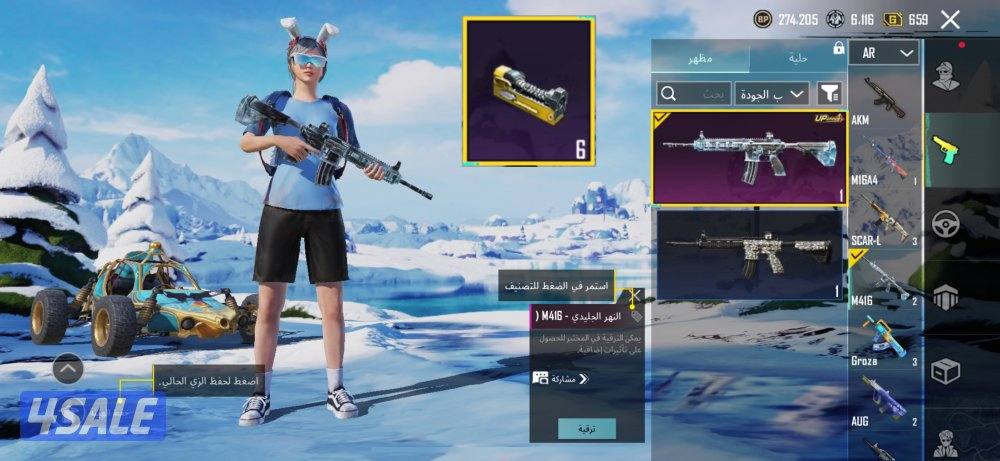Choose the dark camo M416 skin

coord(749,254)
